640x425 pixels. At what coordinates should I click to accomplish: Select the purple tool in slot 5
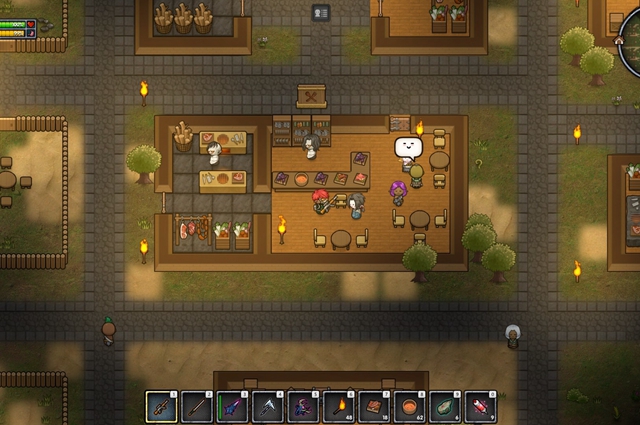point(303,406)
